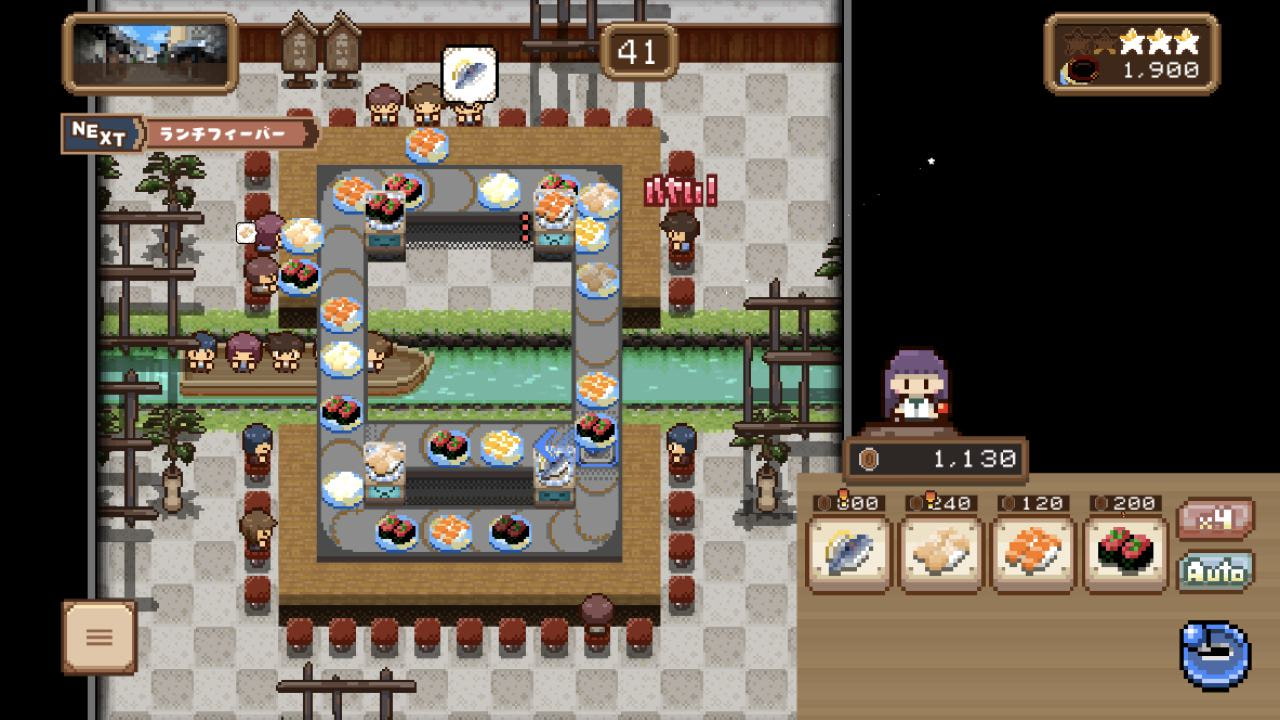Select the silver fish sushi card
Screen dimensions: 1280x720
point(847,553)
